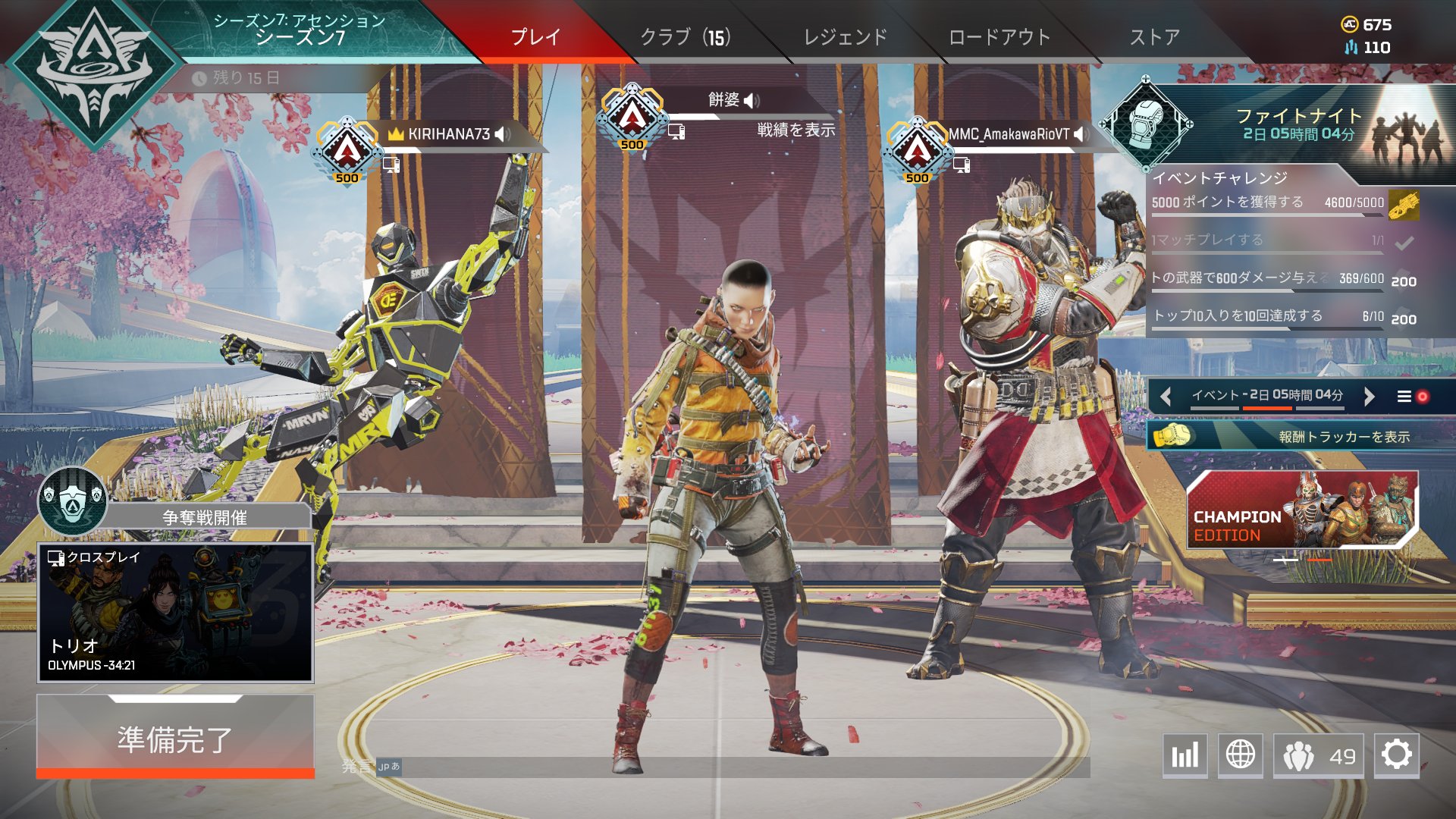This screenshot has height=819, width=1456.
Task: Open the クラブ (15) tab
Action: click(685, 36)
